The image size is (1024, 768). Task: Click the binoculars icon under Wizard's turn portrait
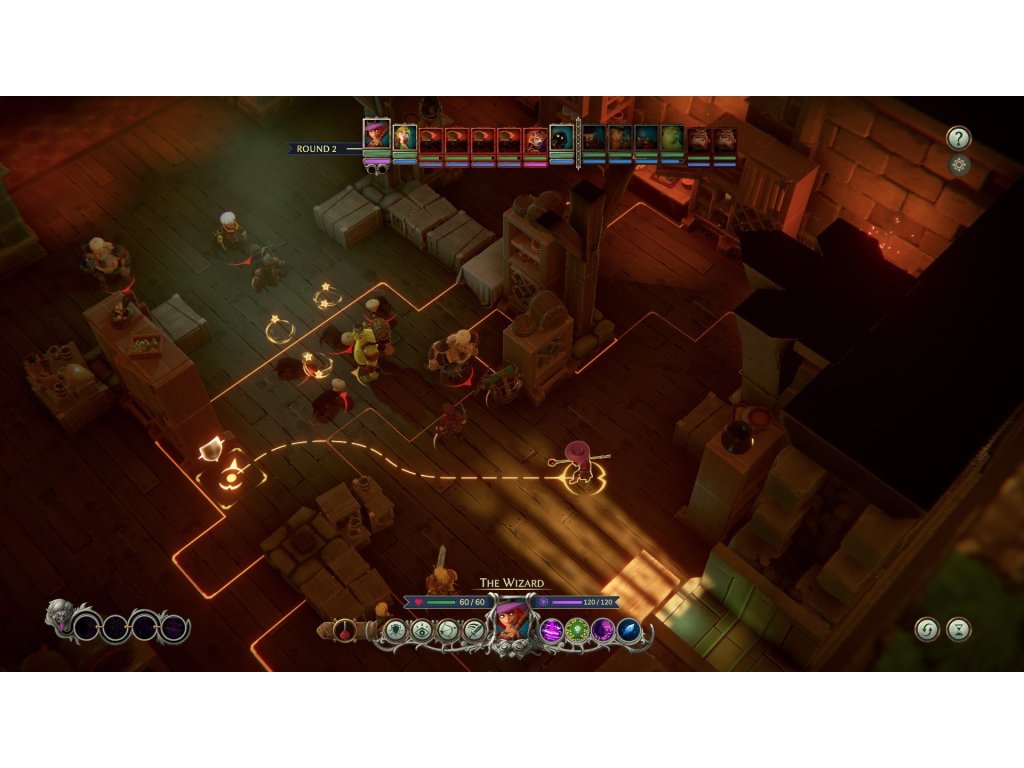coord(376,169)
